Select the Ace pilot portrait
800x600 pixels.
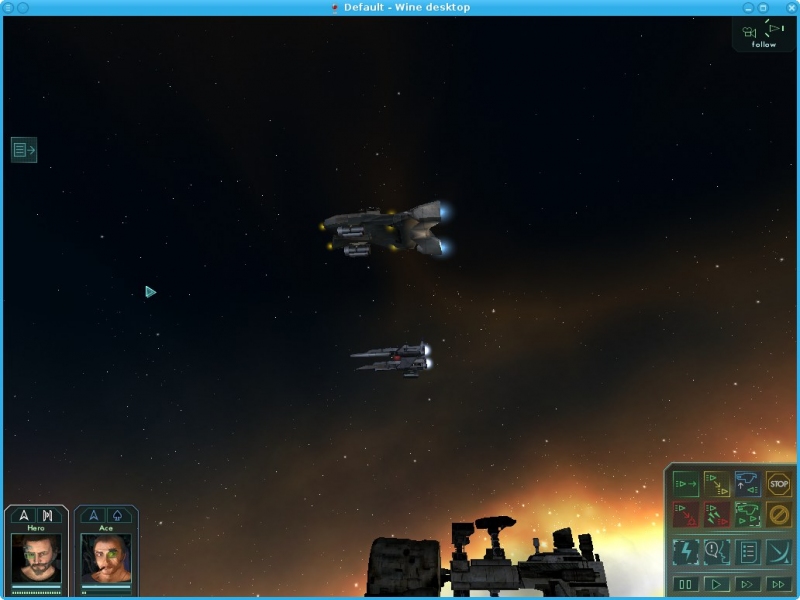tap(105, 557)
